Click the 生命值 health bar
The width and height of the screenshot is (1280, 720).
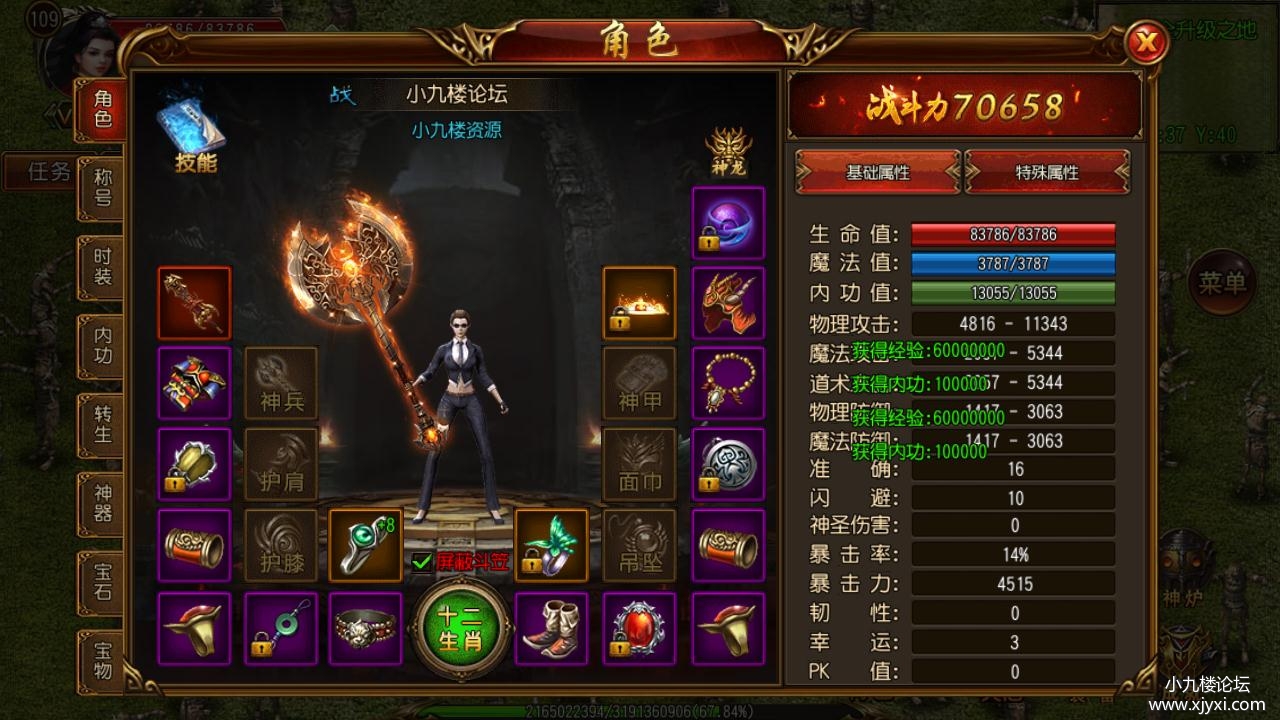click(x=1012, y=234)
